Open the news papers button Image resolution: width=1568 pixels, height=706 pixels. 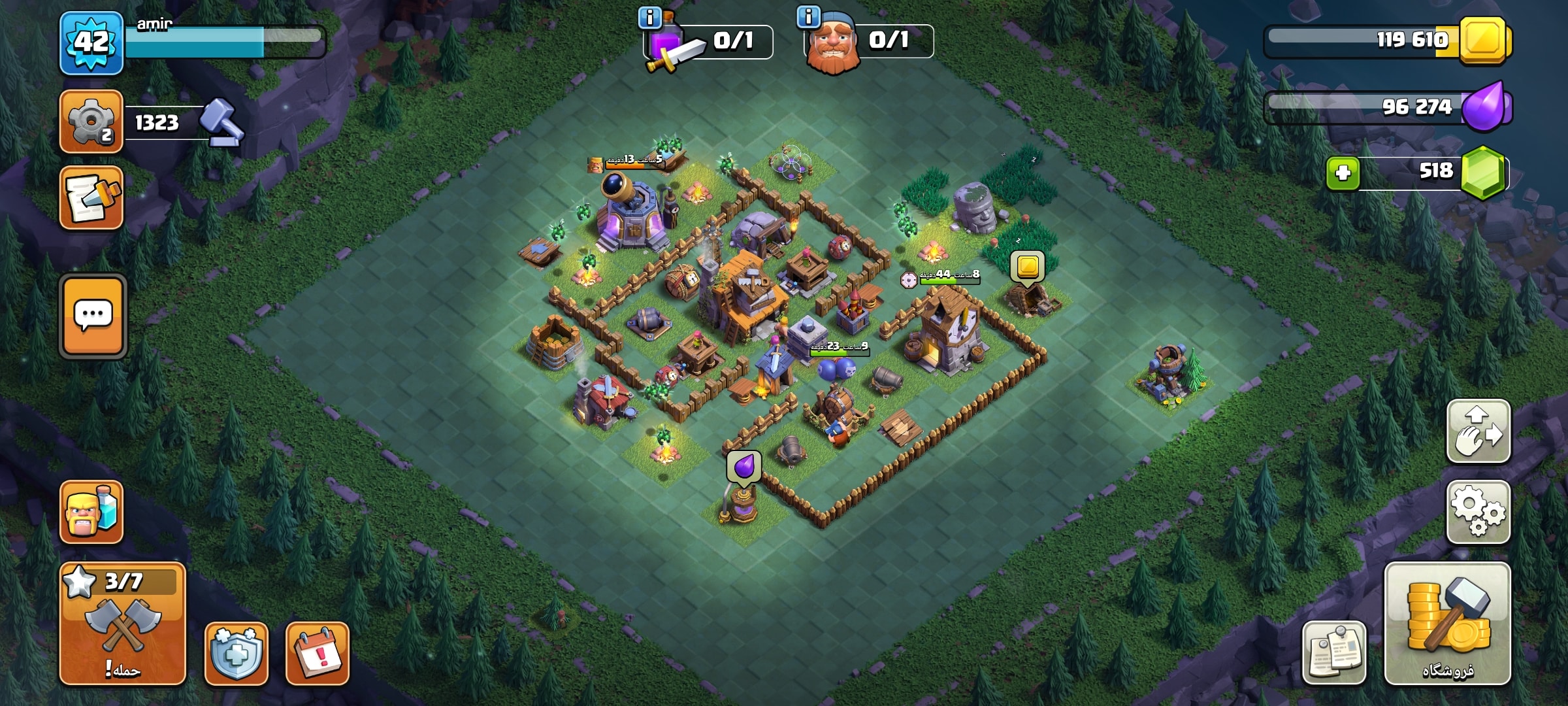click(1334, 653)
